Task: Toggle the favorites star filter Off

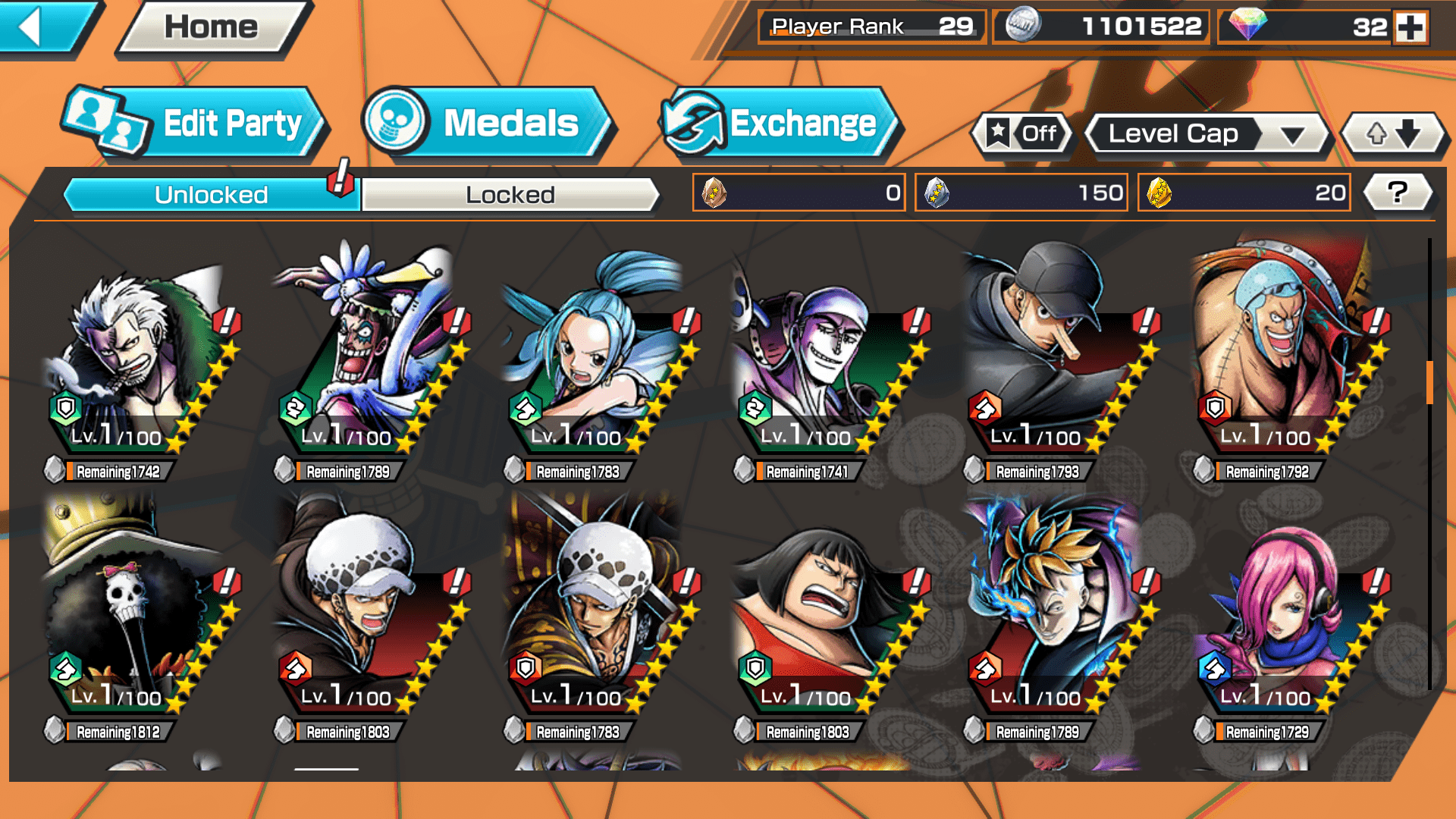Action: pos(1023,134)
